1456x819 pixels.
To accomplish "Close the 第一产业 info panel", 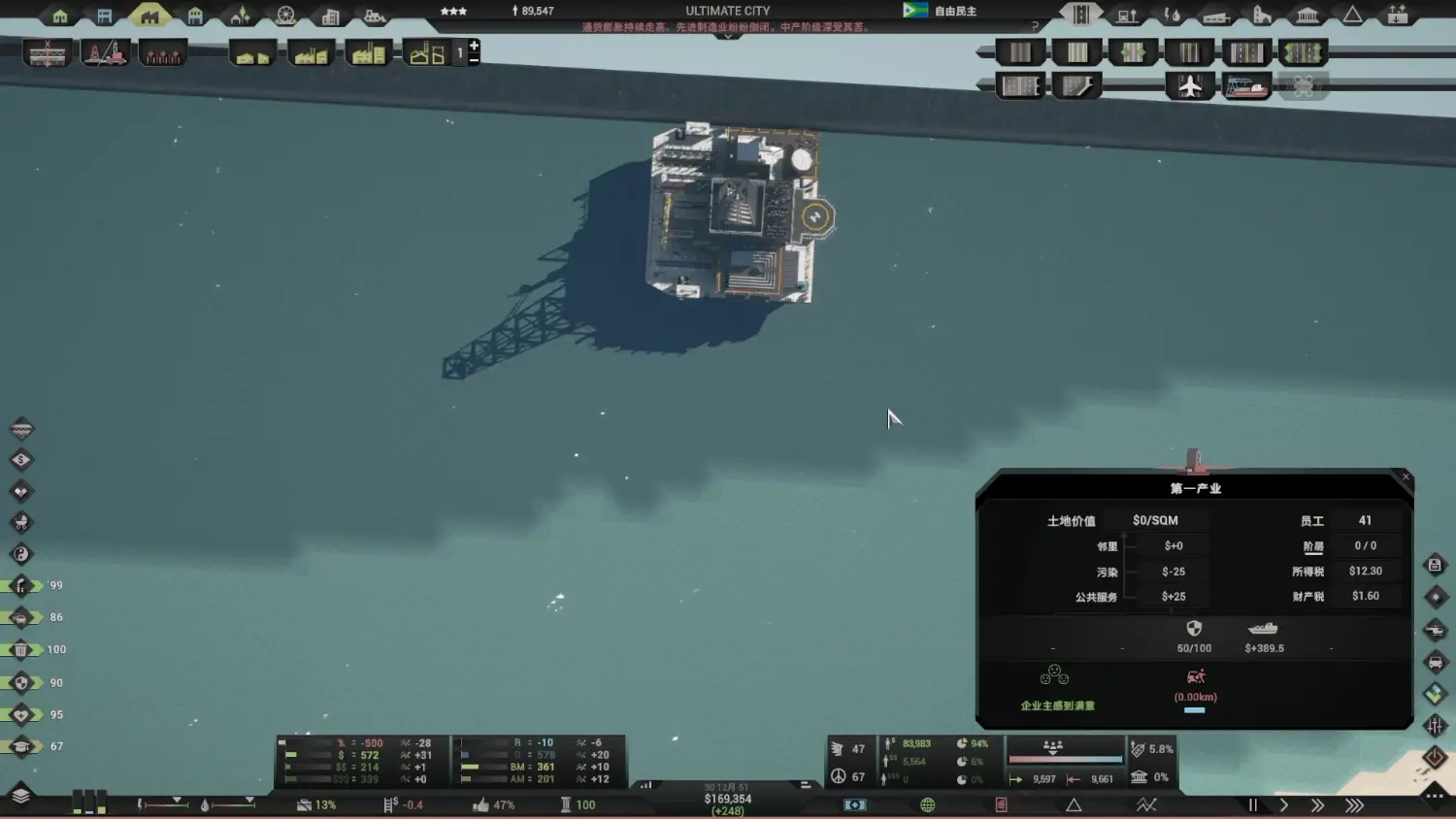I will click(1406, 476).
